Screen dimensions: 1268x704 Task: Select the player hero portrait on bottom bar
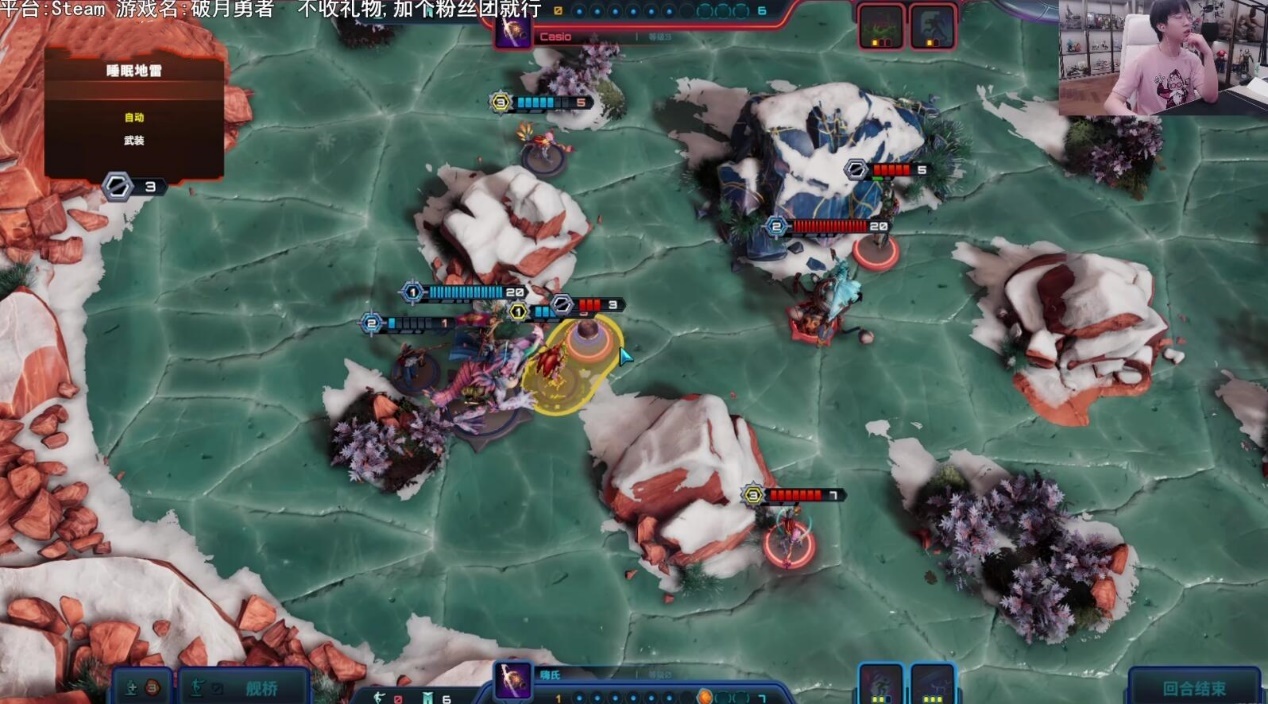[513, 681]
